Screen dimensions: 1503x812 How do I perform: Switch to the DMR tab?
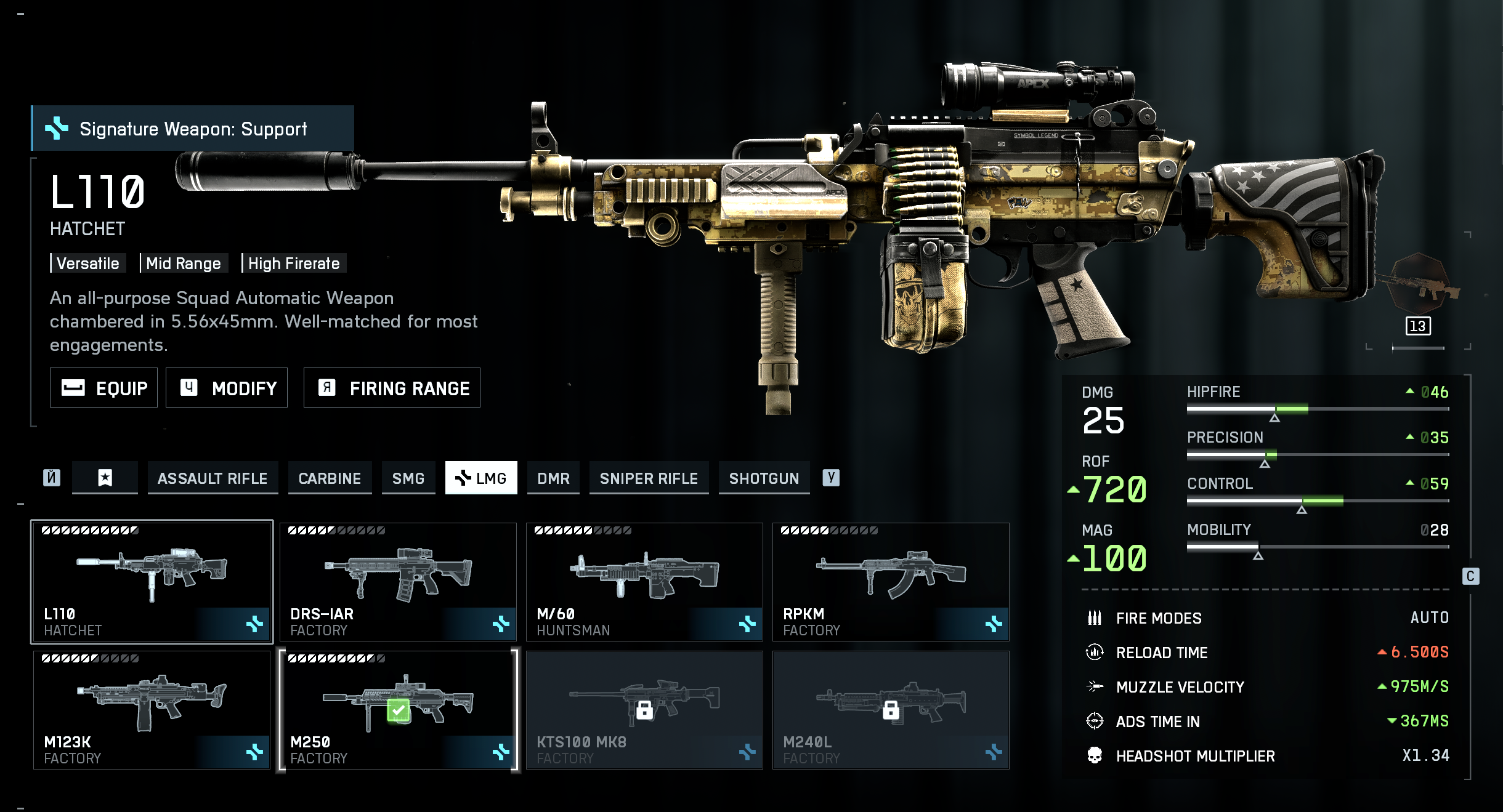553,478
